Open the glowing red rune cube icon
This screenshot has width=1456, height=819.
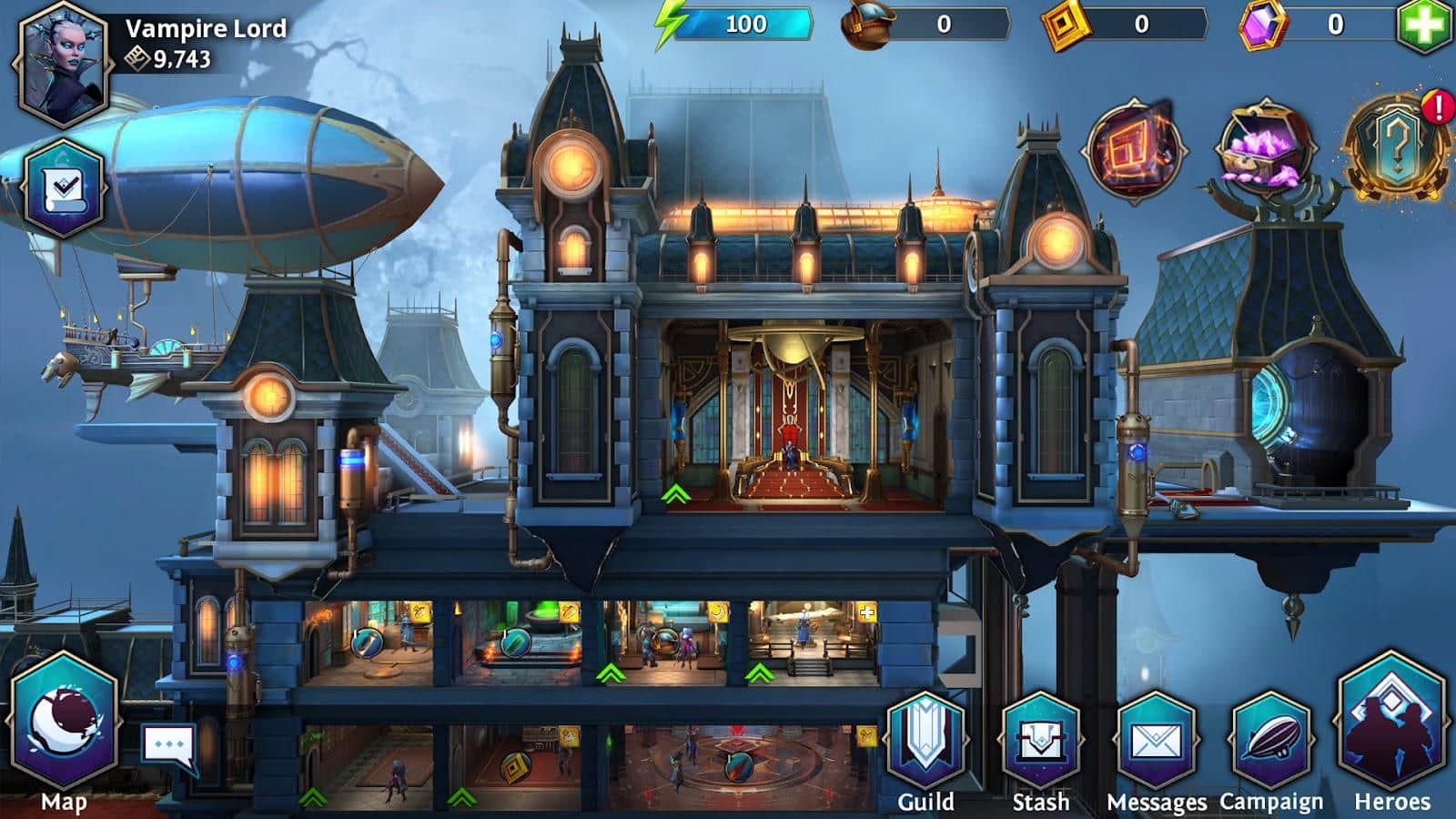coord(1135,148)
